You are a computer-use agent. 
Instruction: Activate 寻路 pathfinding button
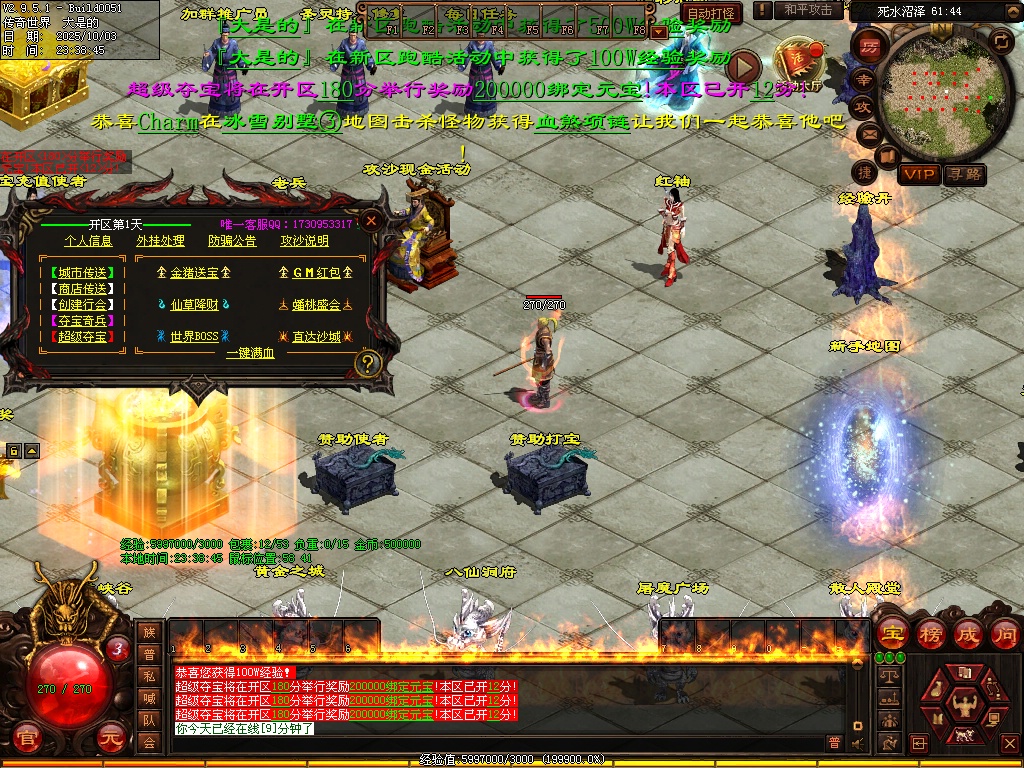[x=965, y=175]
